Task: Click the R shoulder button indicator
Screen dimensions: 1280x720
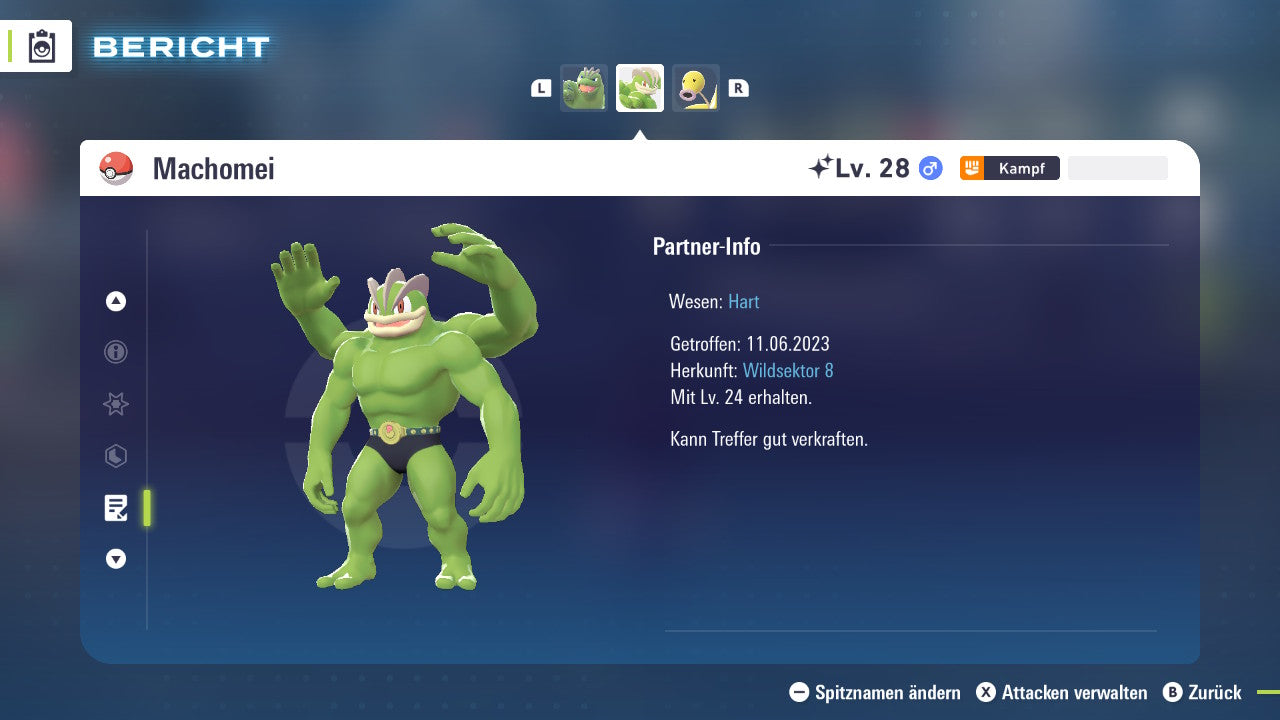Action: click(x=739, y=88)
